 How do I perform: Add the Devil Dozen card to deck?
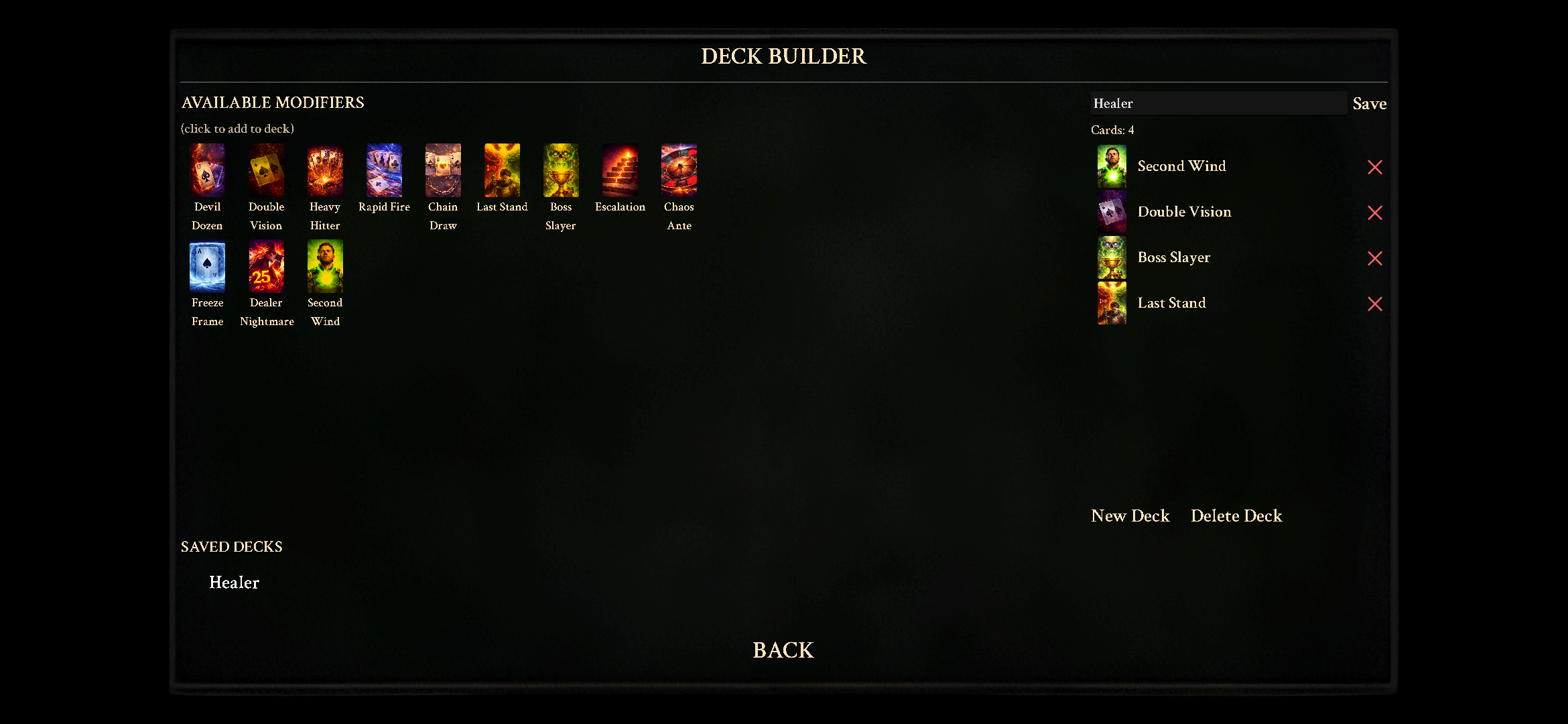207,170
